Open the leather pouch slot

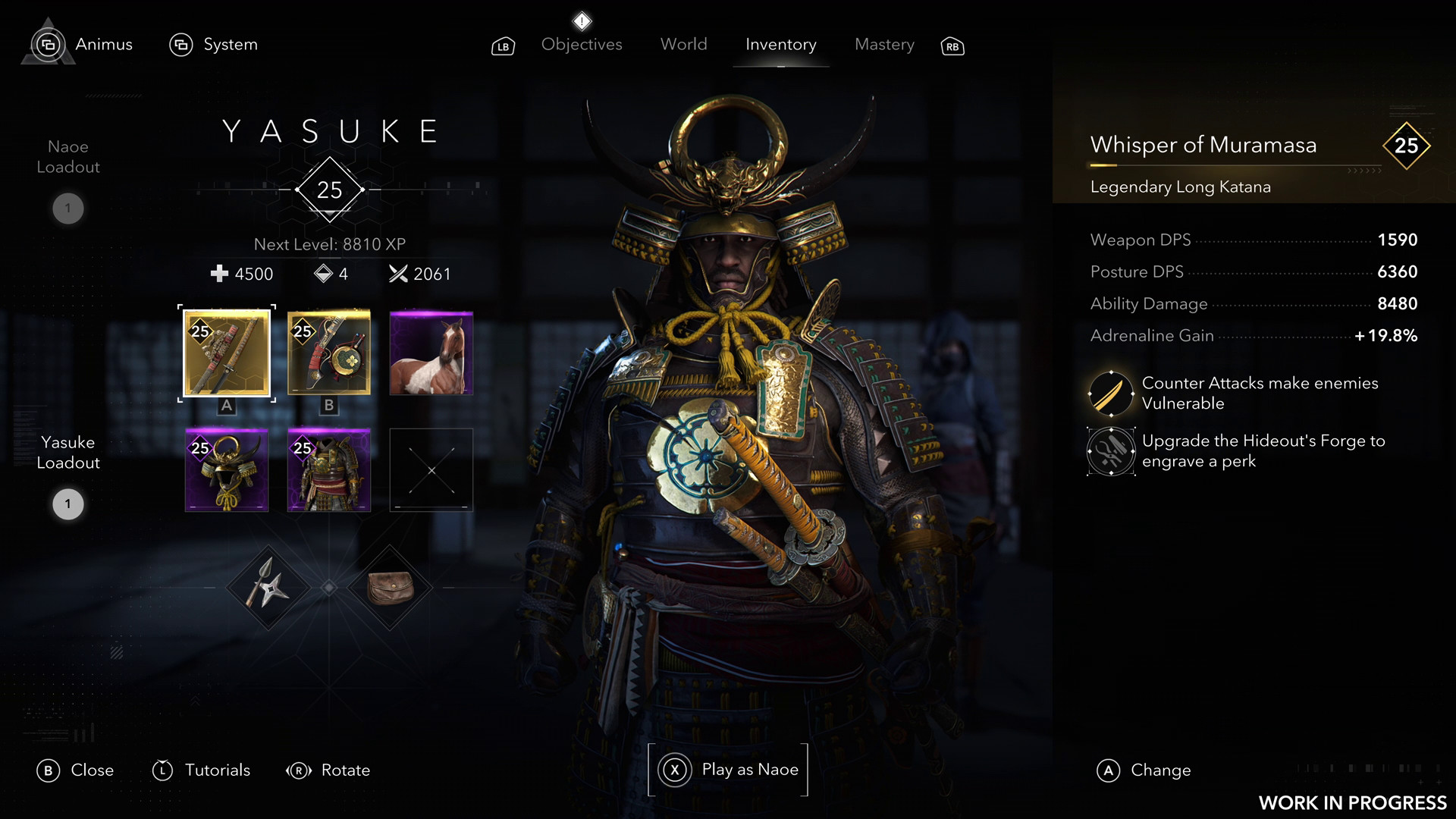click(x=390, y=588)
